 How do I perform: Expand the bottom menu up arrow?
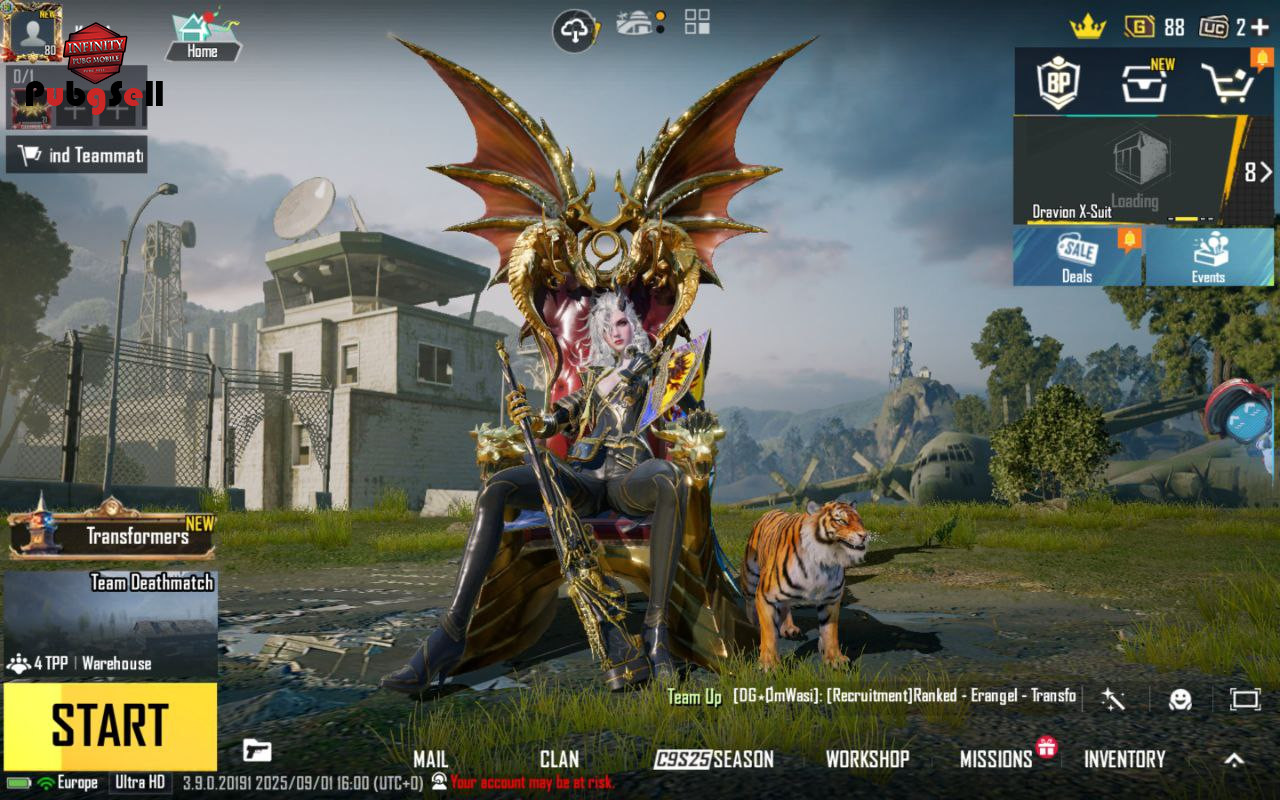point(1235,759)
